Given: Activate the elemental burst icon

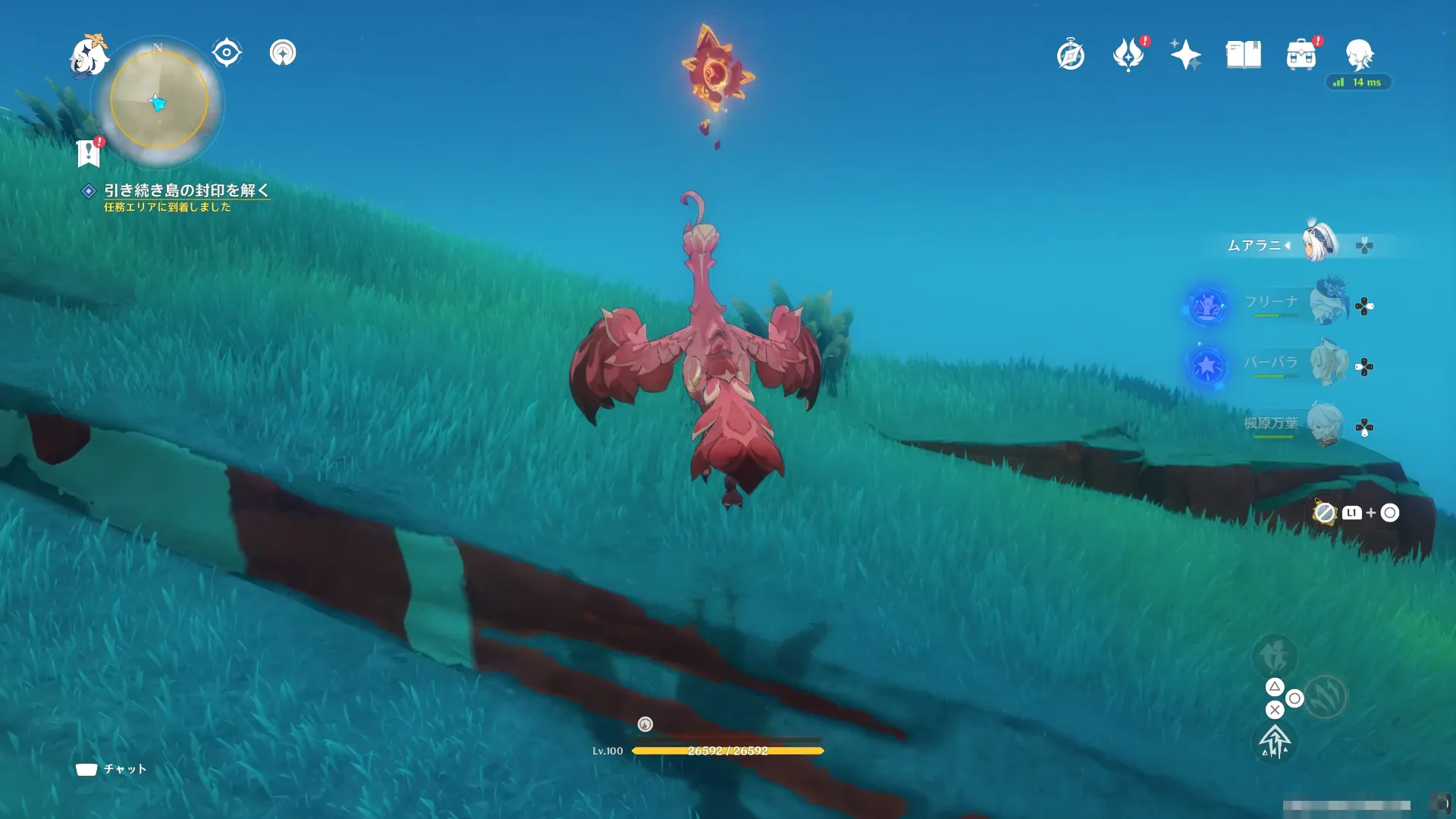Looking at the screenshot, I should pos(1325,696).
